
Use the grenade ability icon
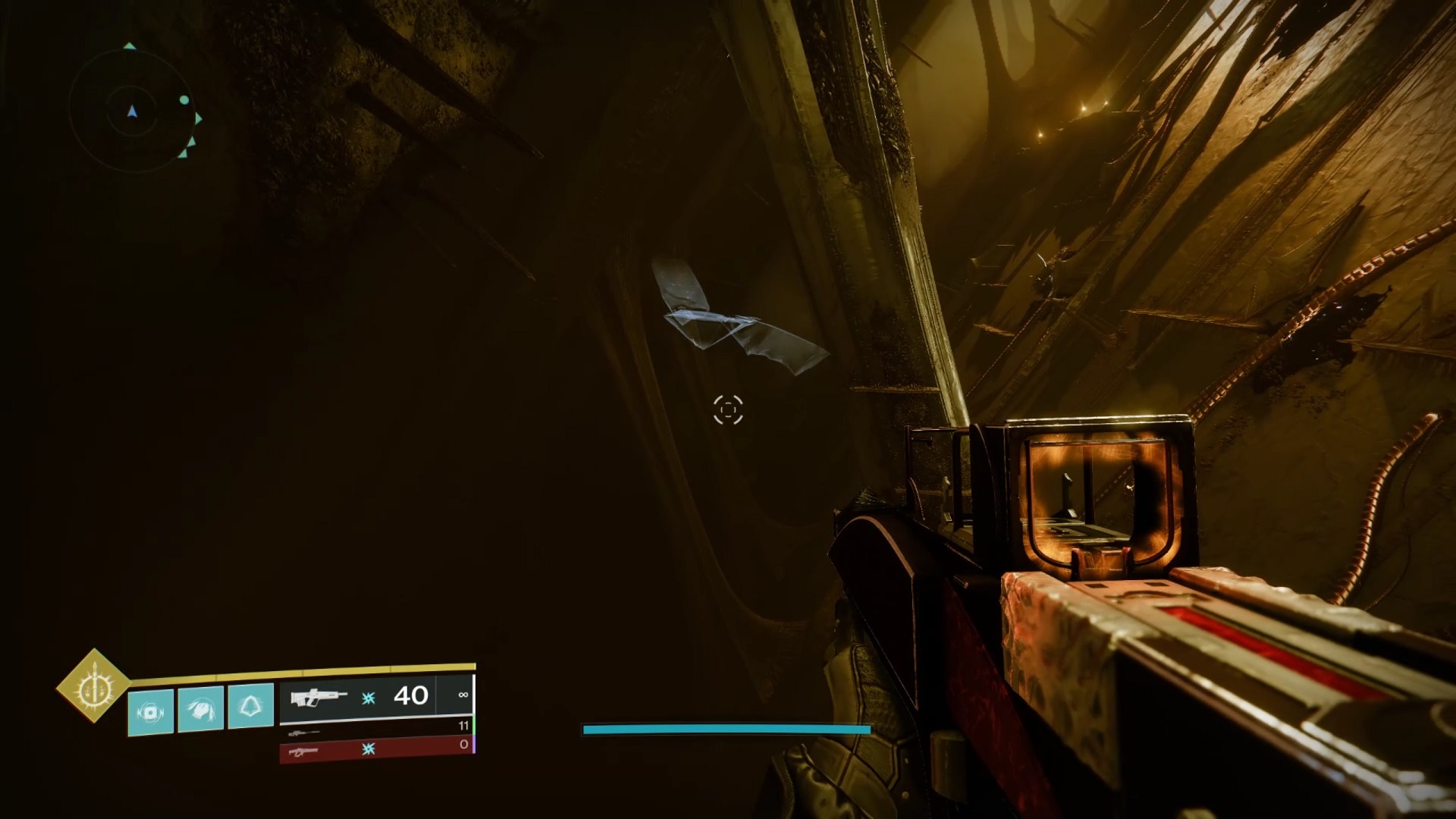click(150, 711)
